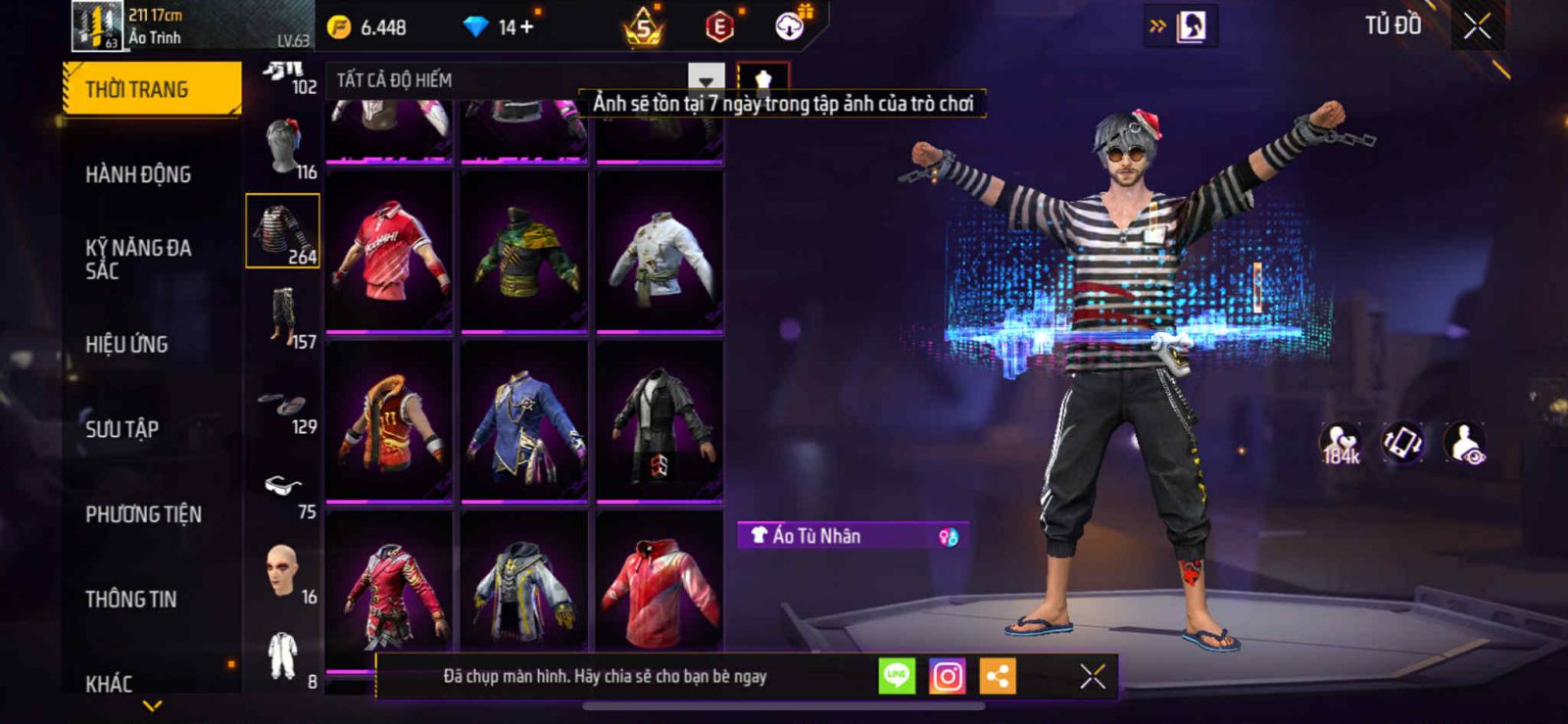Select the blue robe with gold trim
The width and height of the screenshot is (1568, 724).
(524, 421)
